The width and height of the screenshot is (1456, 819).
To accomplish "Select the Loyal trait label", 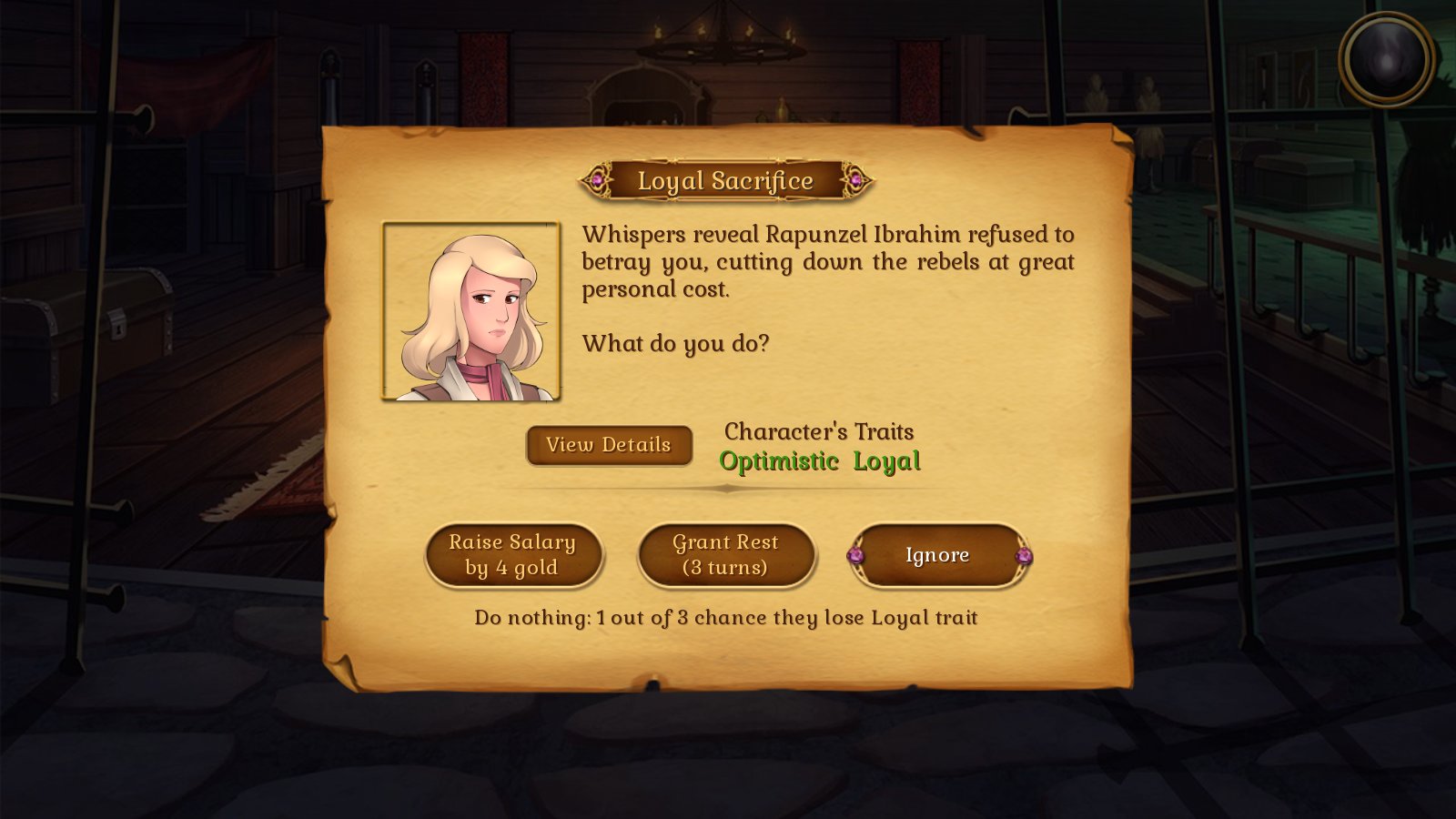I will pyautogui.click(x=886, y=461).
